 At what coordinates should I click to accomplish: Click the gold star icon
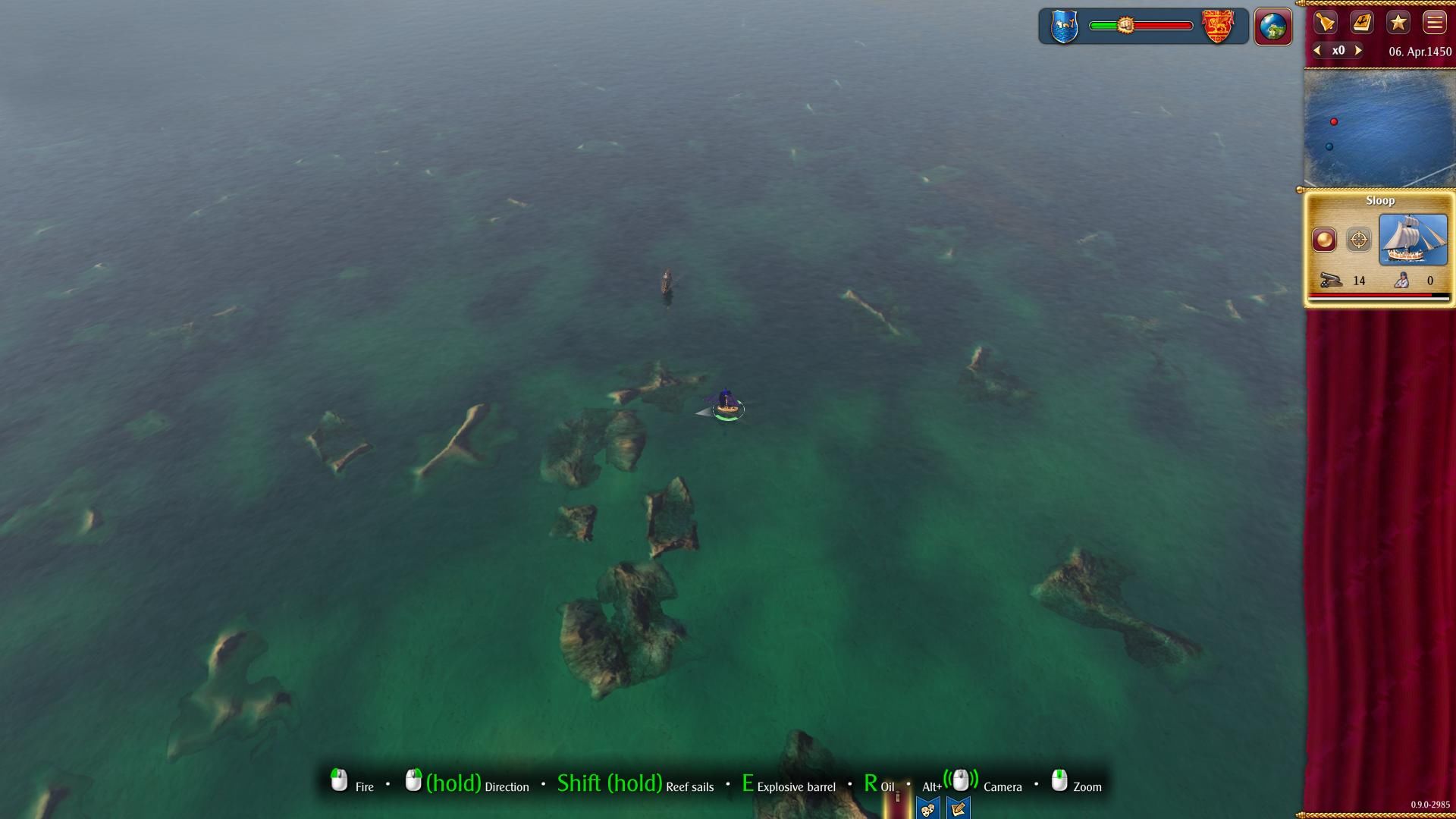click(x=1398, y=23)
